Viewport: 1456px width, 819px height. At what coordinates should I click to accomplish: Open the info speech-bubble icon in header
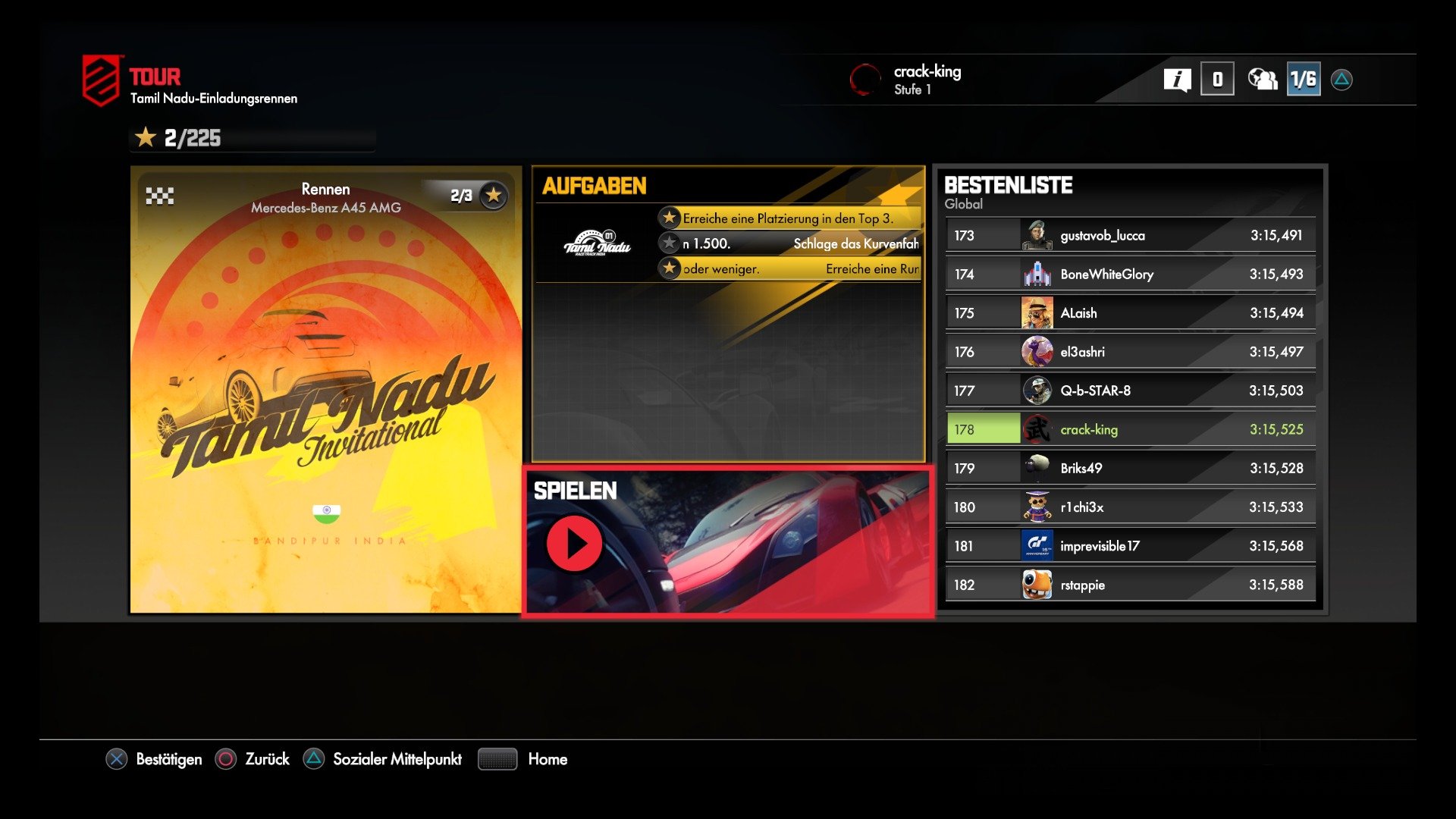tap(1178, 78)
